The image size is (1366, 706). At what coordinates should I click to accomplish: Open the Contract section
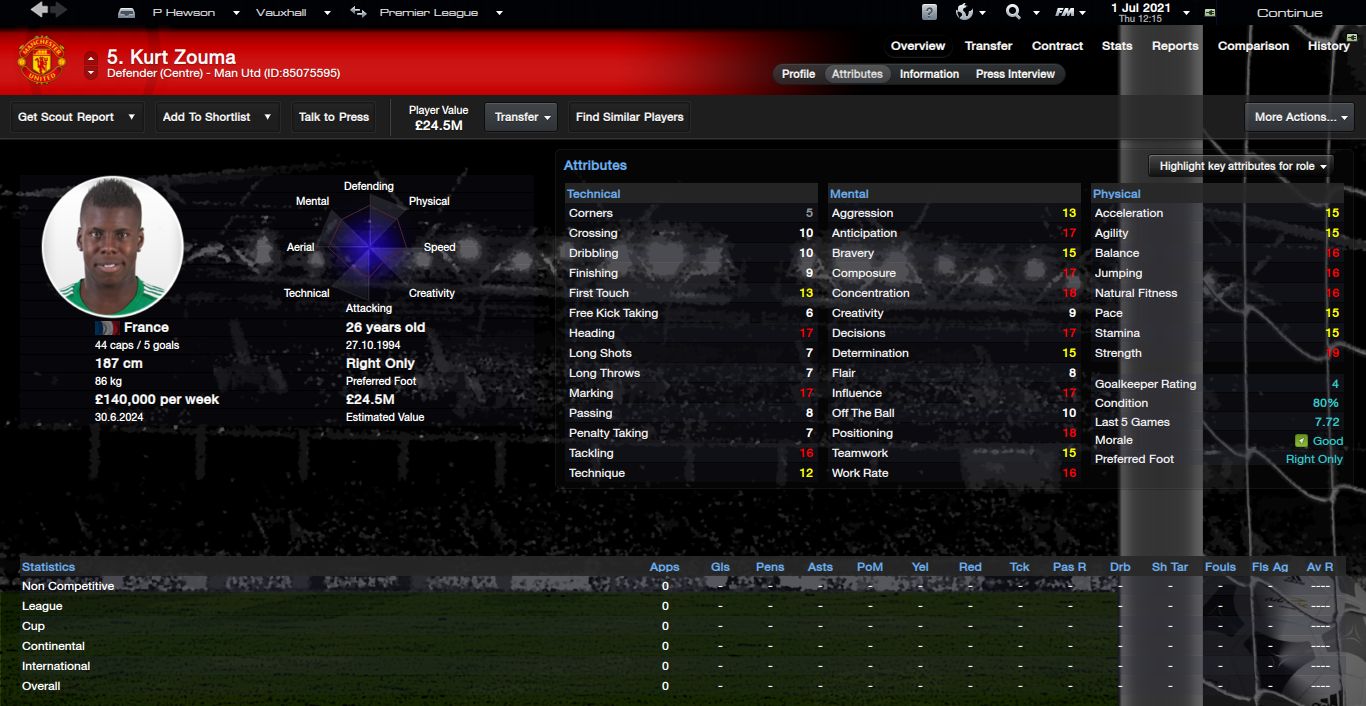(1057, 46)
